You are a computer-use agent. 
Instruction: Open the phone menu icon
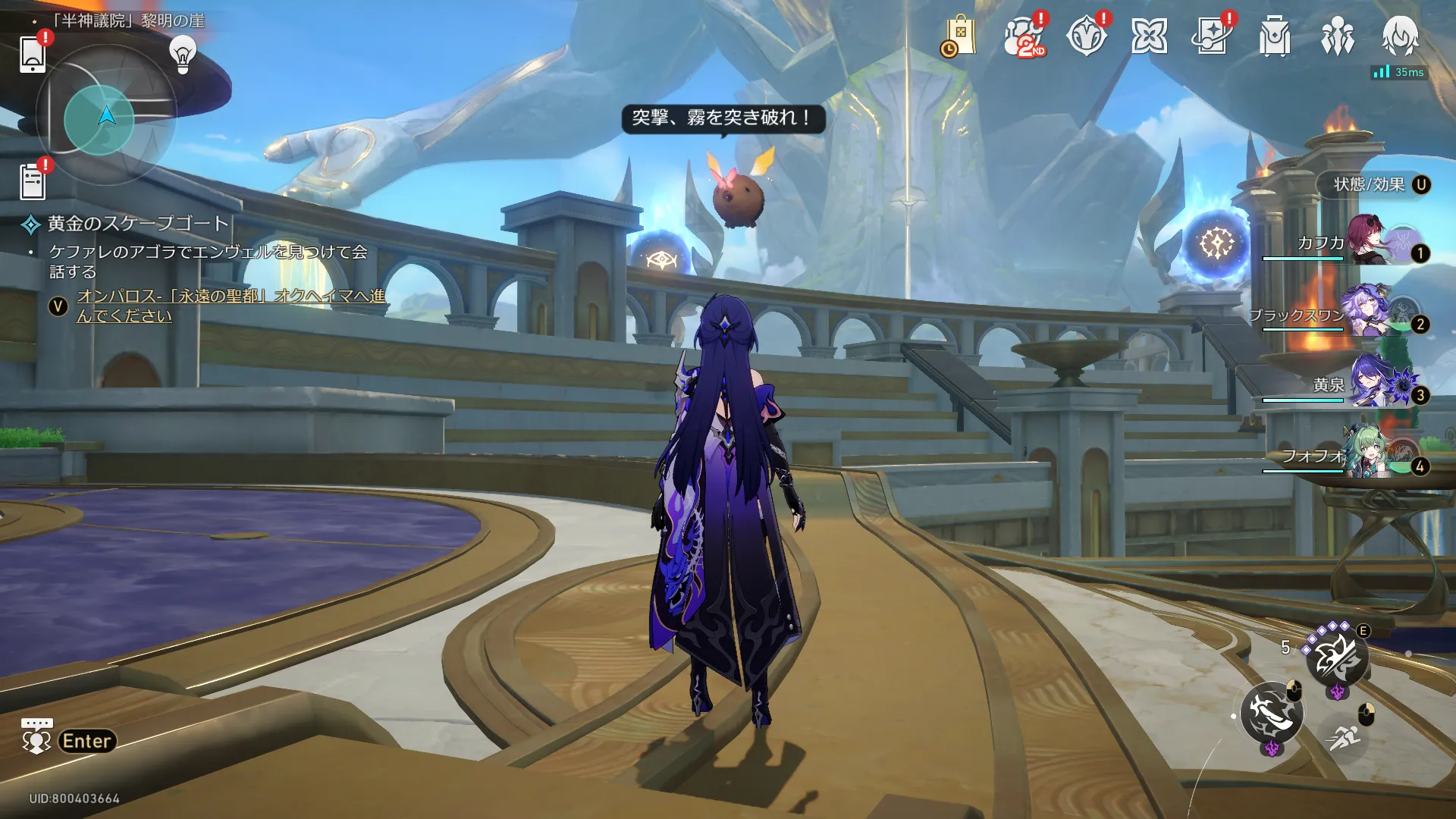(33, 55)
